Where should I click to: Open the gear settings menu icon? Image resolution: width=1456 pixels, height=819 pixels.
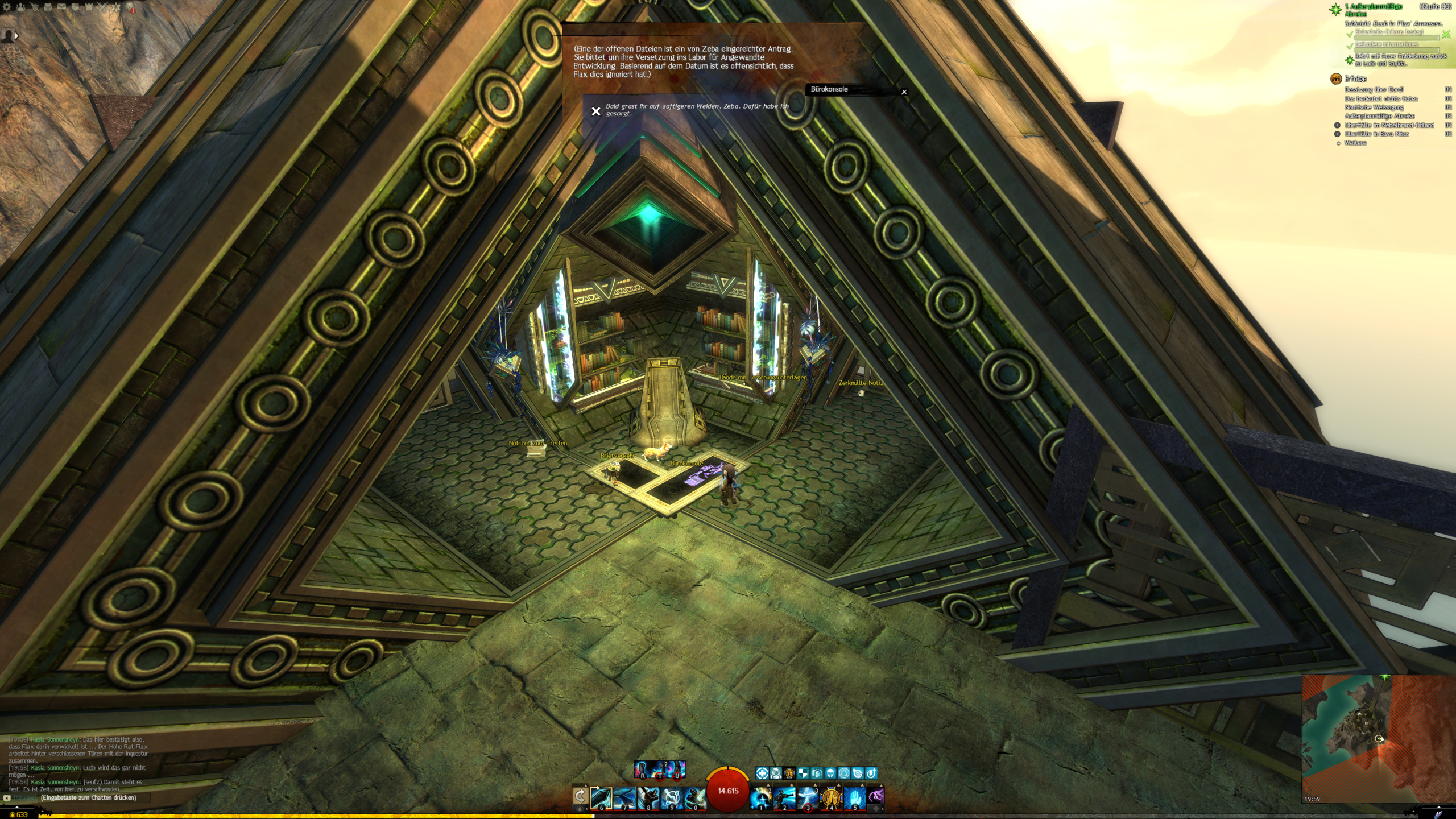[7, 7]
